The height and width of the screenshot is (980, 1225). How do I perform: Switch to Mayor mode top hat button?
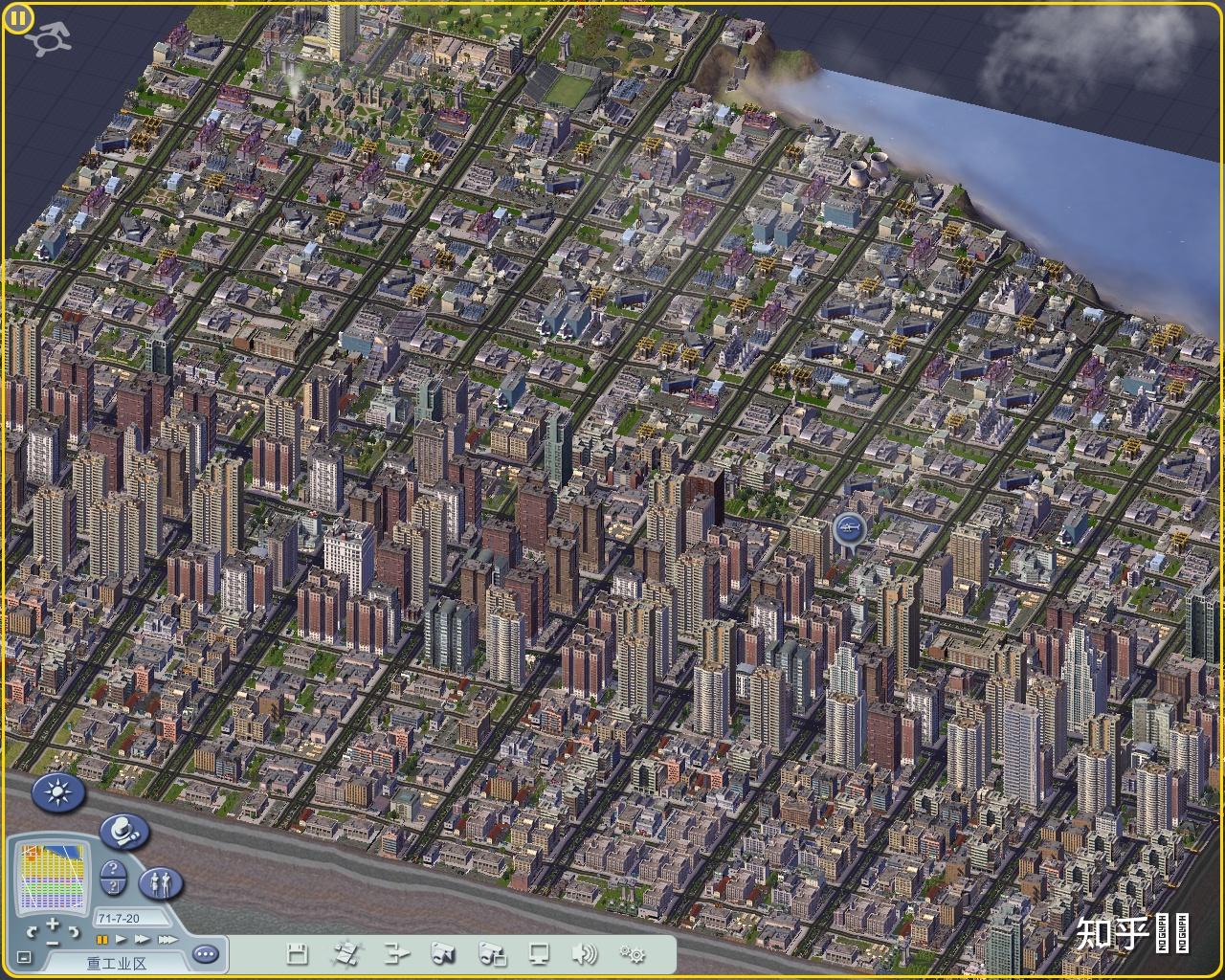122,832
